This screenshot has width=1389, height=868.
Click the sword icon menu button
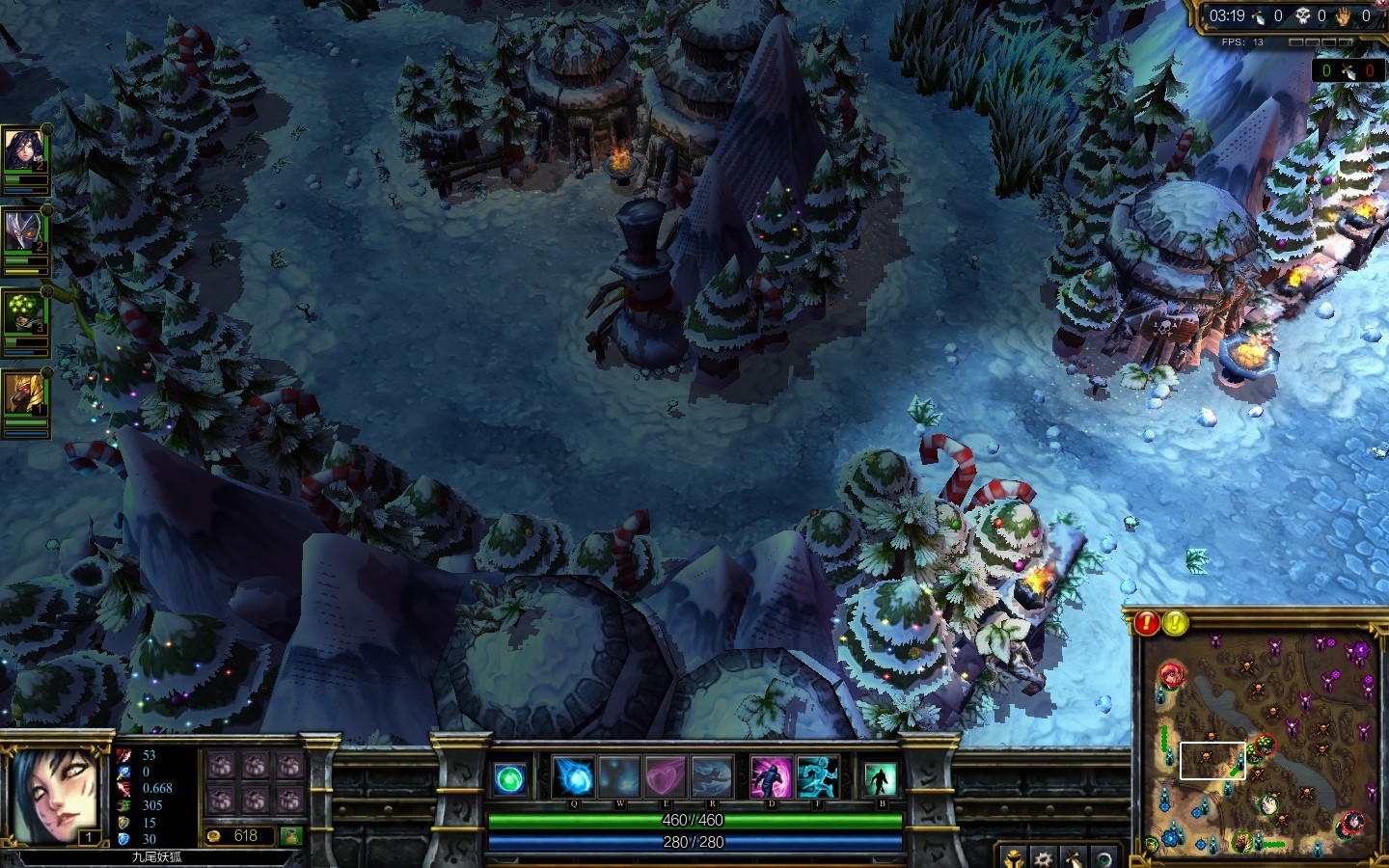click(x=1074, y=857)
